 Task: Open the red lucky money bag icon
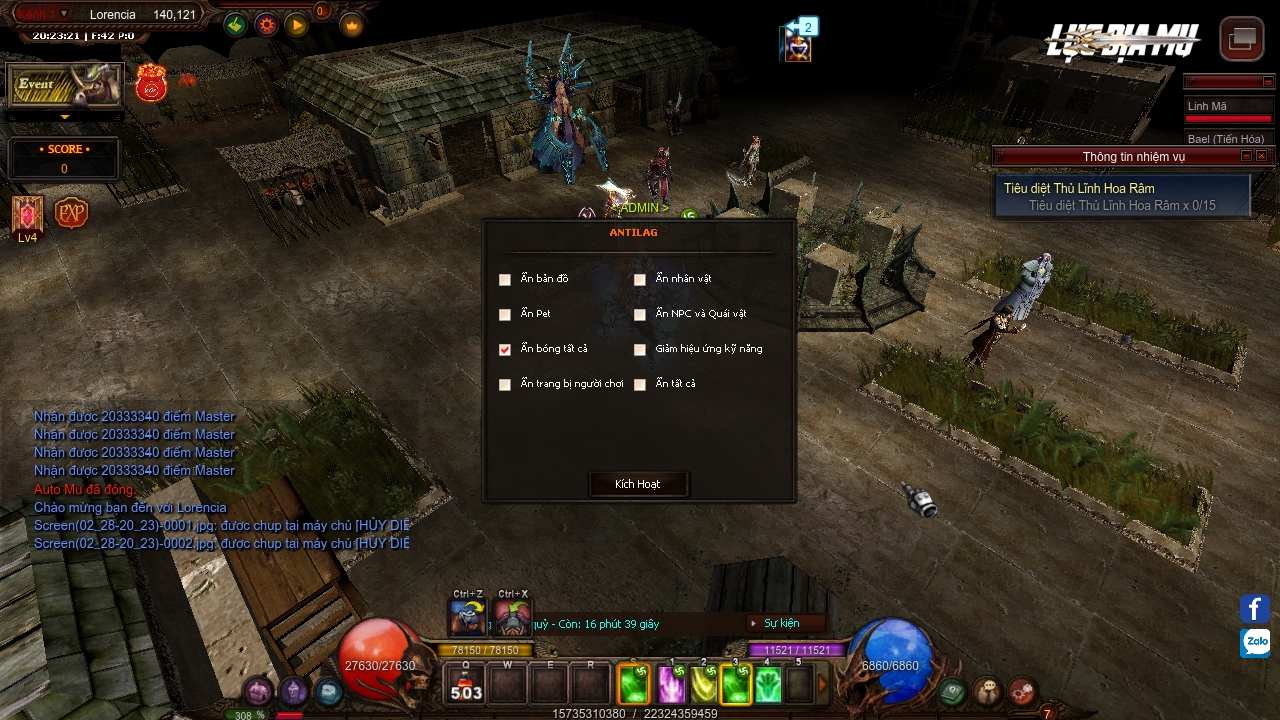click(151, 84)
